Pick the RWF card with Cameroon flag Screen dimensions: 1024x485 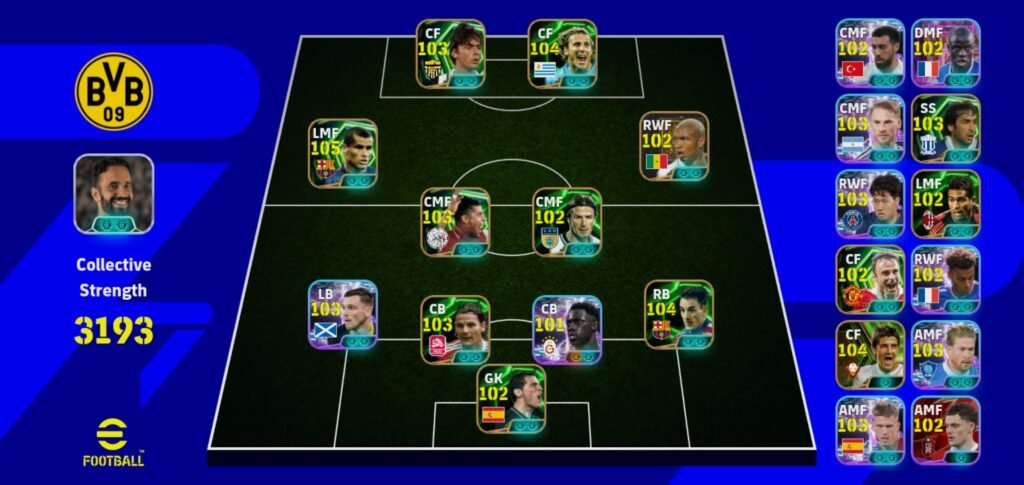point(674,146)
